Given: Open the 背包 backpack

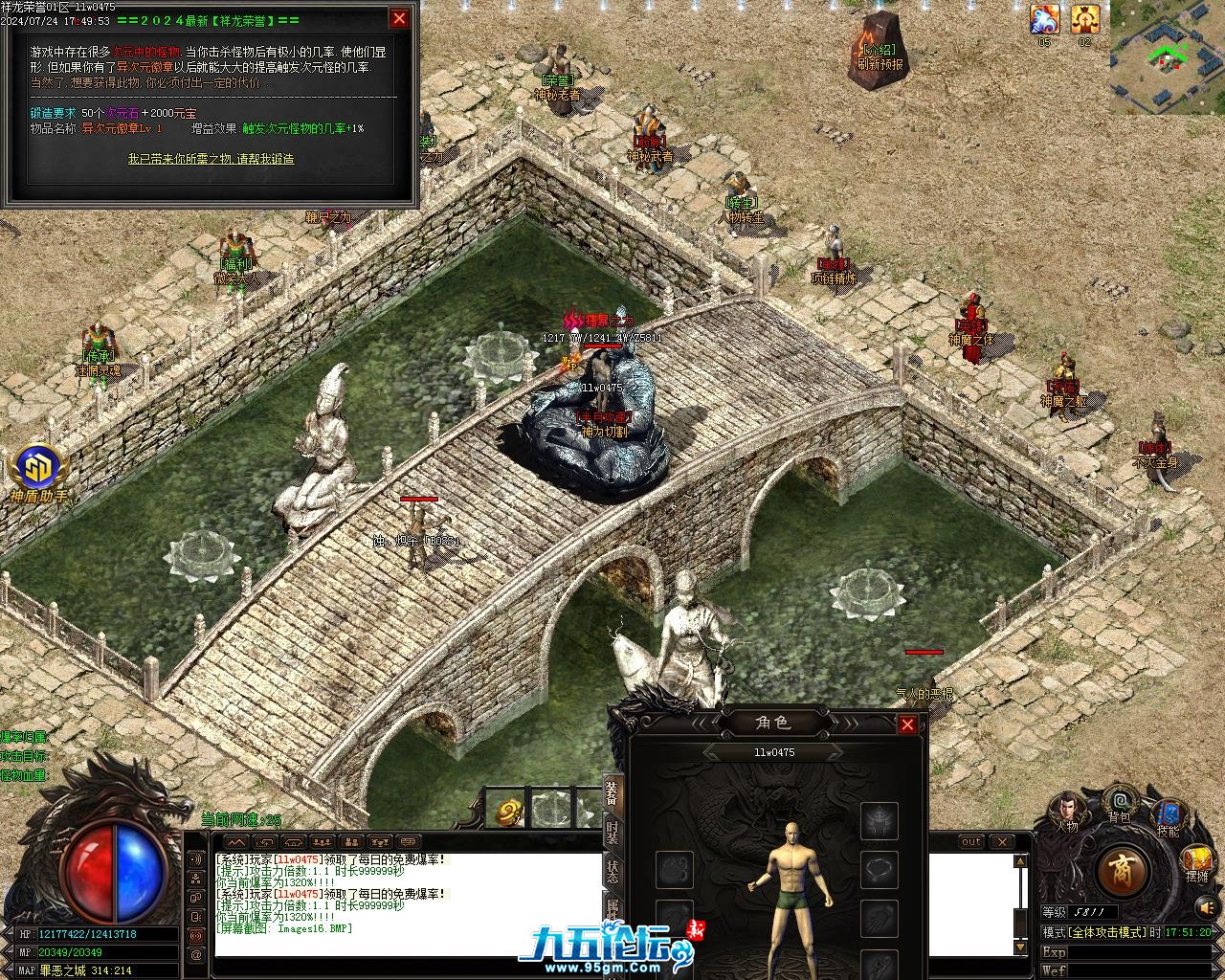Looking at the screenshot, I should (x=1119, y=804).
